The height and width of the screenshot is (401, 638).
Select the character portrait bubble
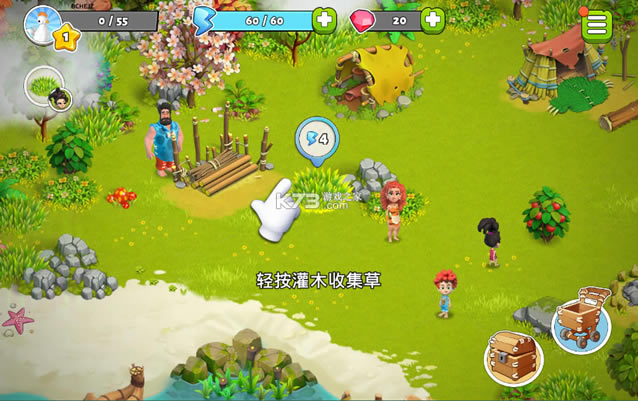click(45, 88)
